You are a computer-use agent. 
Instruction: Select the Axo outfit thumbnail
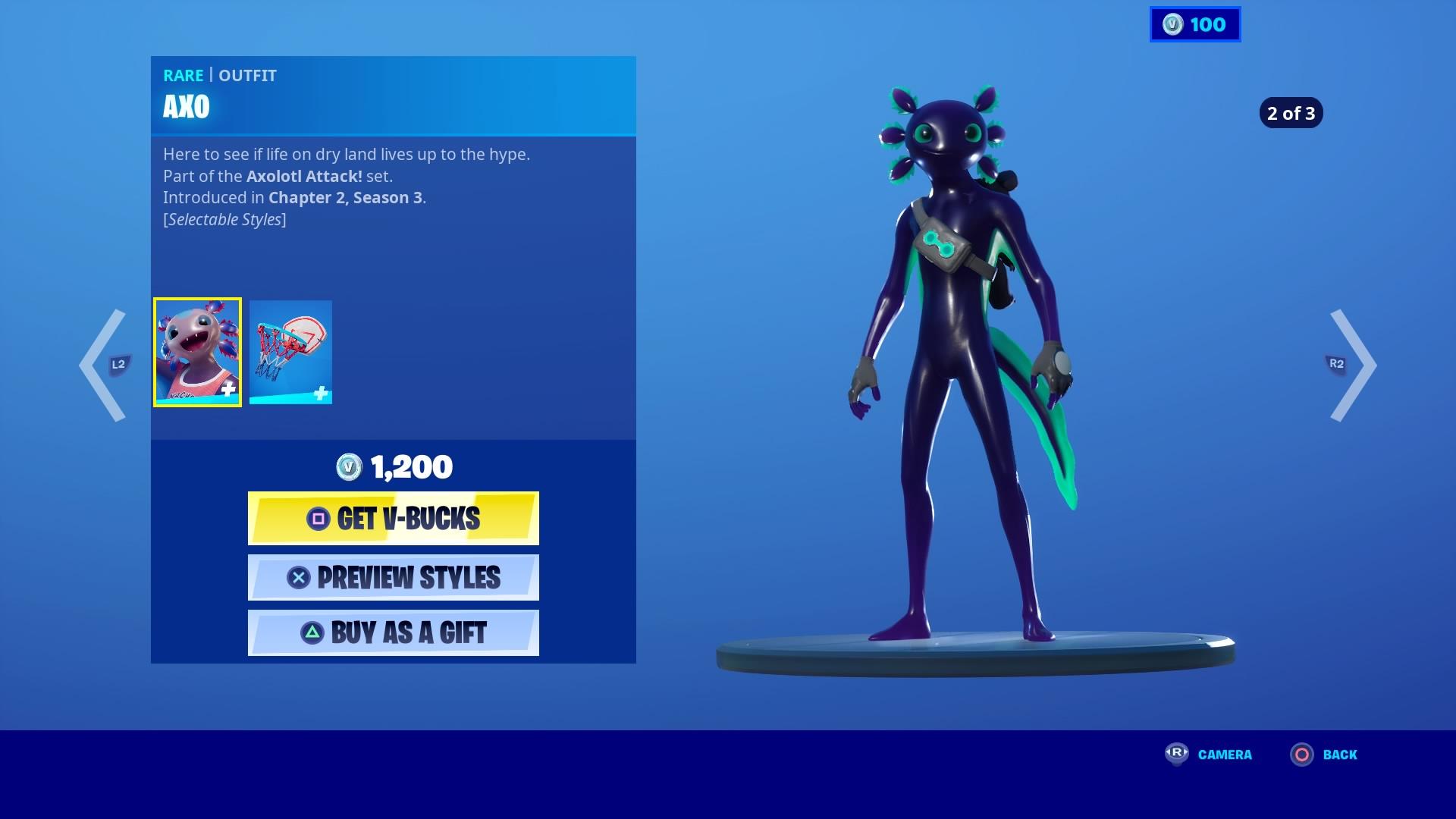tap(197, 351)
